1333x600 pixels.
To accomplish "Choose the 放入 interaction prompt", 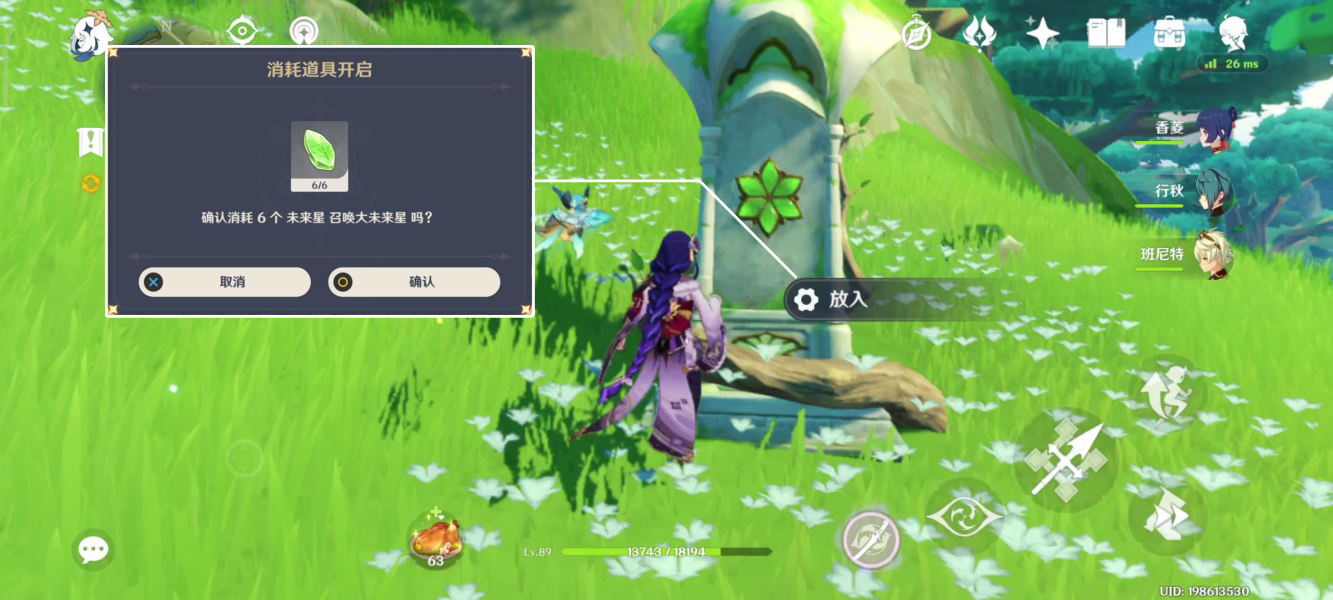I will click(x=846, y=299).
